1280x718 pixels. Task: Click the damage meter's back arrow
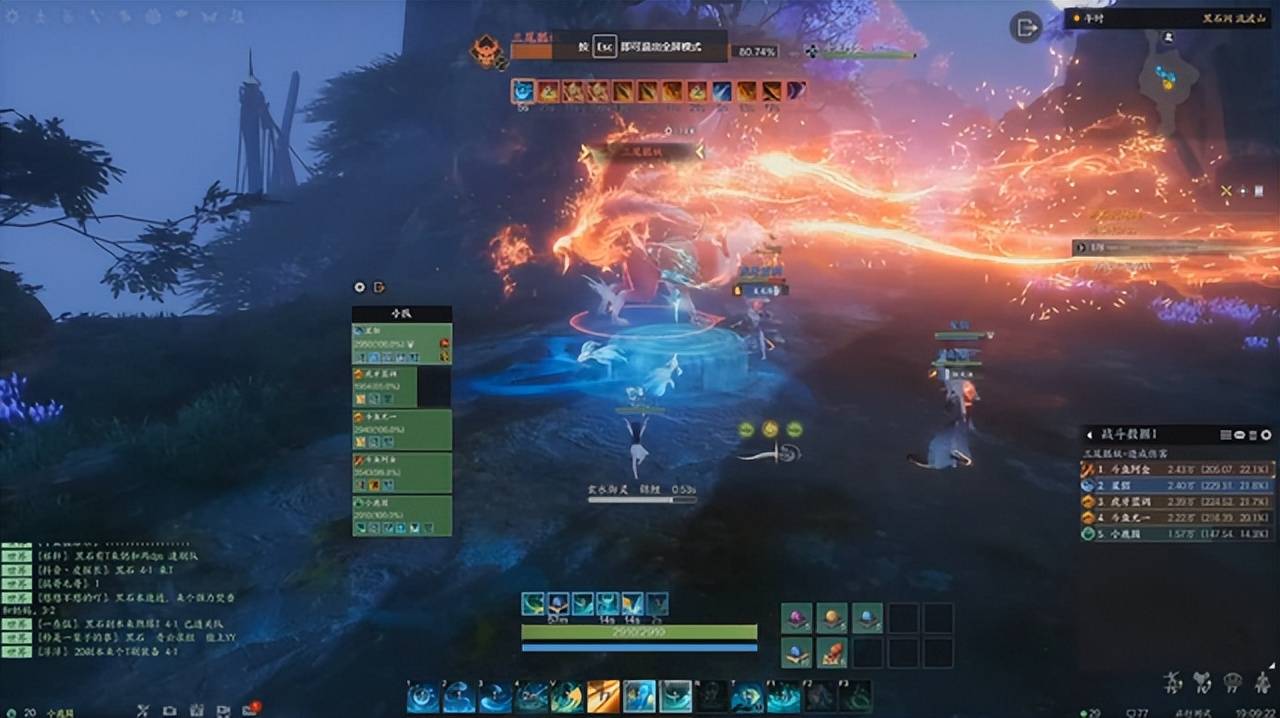(1091, 435)
